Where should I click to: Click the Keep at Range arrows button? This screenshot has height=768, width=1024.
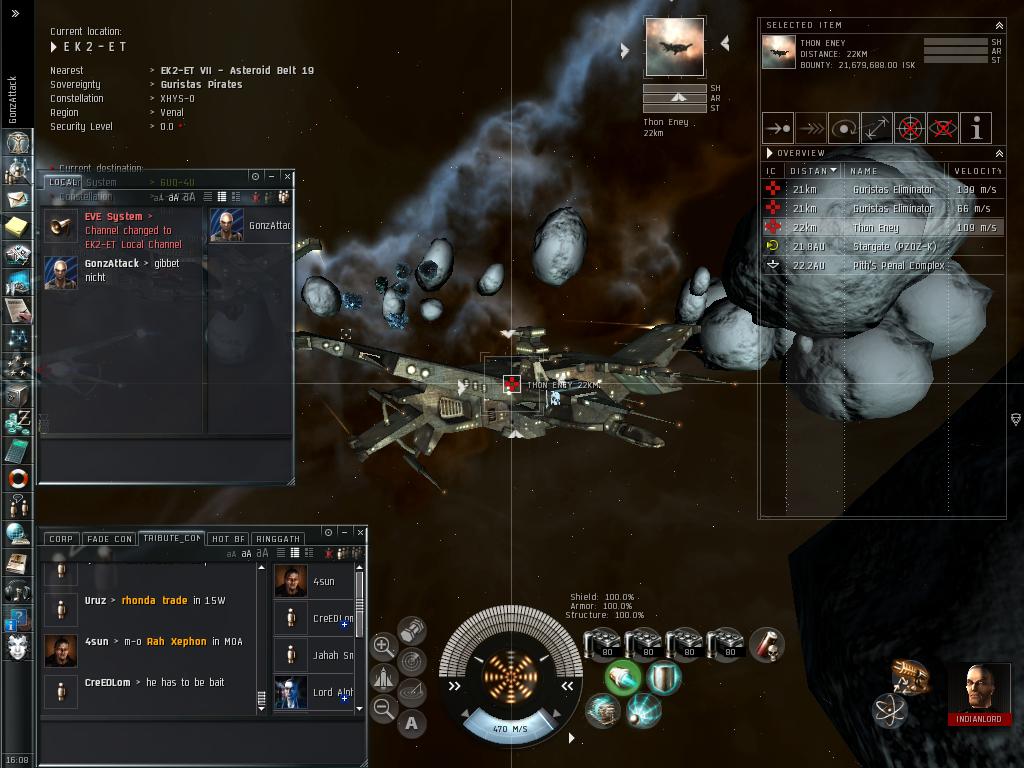click(877, 128)
